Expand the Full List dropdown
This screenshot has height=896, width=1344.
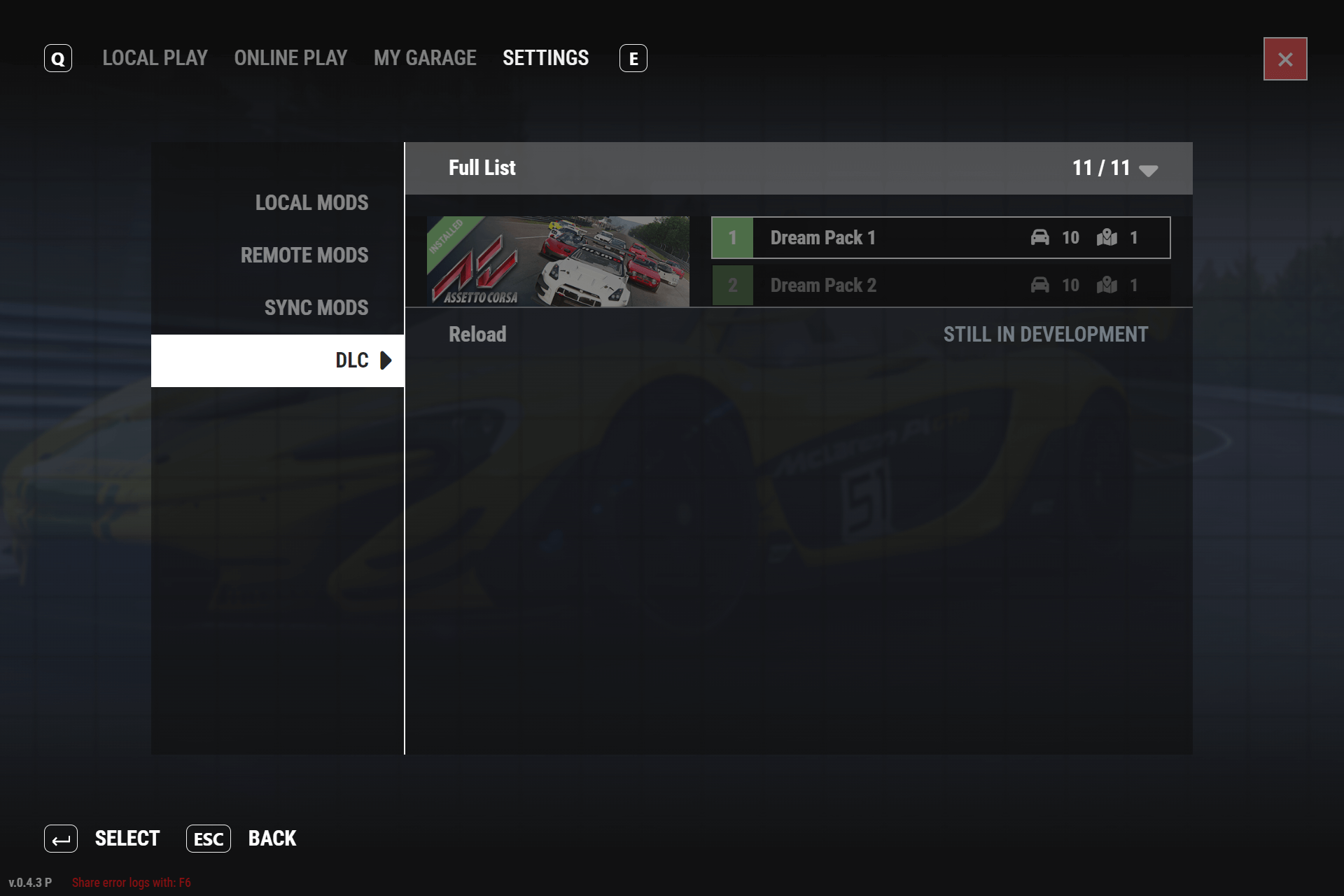1148,169
